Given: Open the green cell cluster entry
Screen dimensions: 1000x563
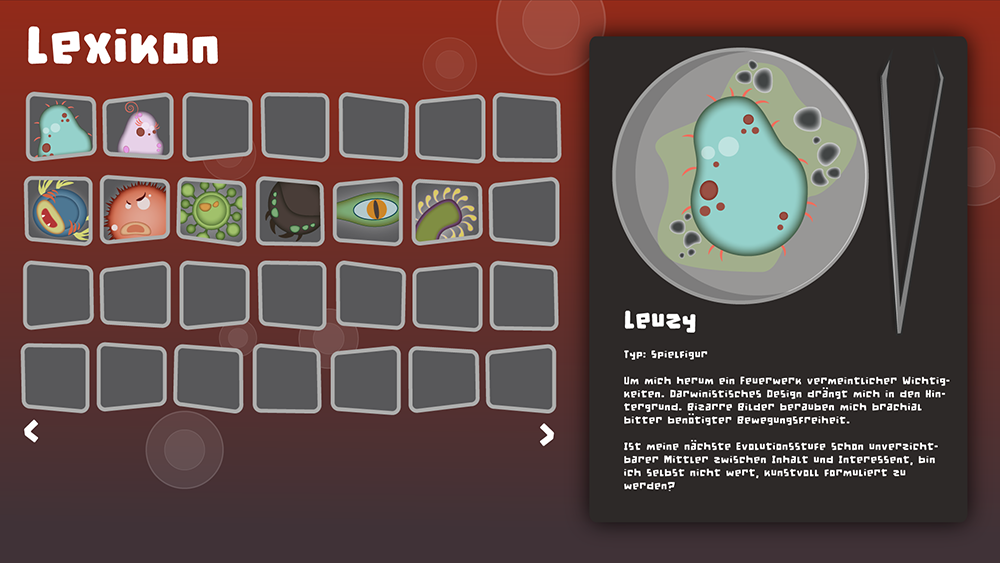Looking at the screenshot, I should point(212,211).
